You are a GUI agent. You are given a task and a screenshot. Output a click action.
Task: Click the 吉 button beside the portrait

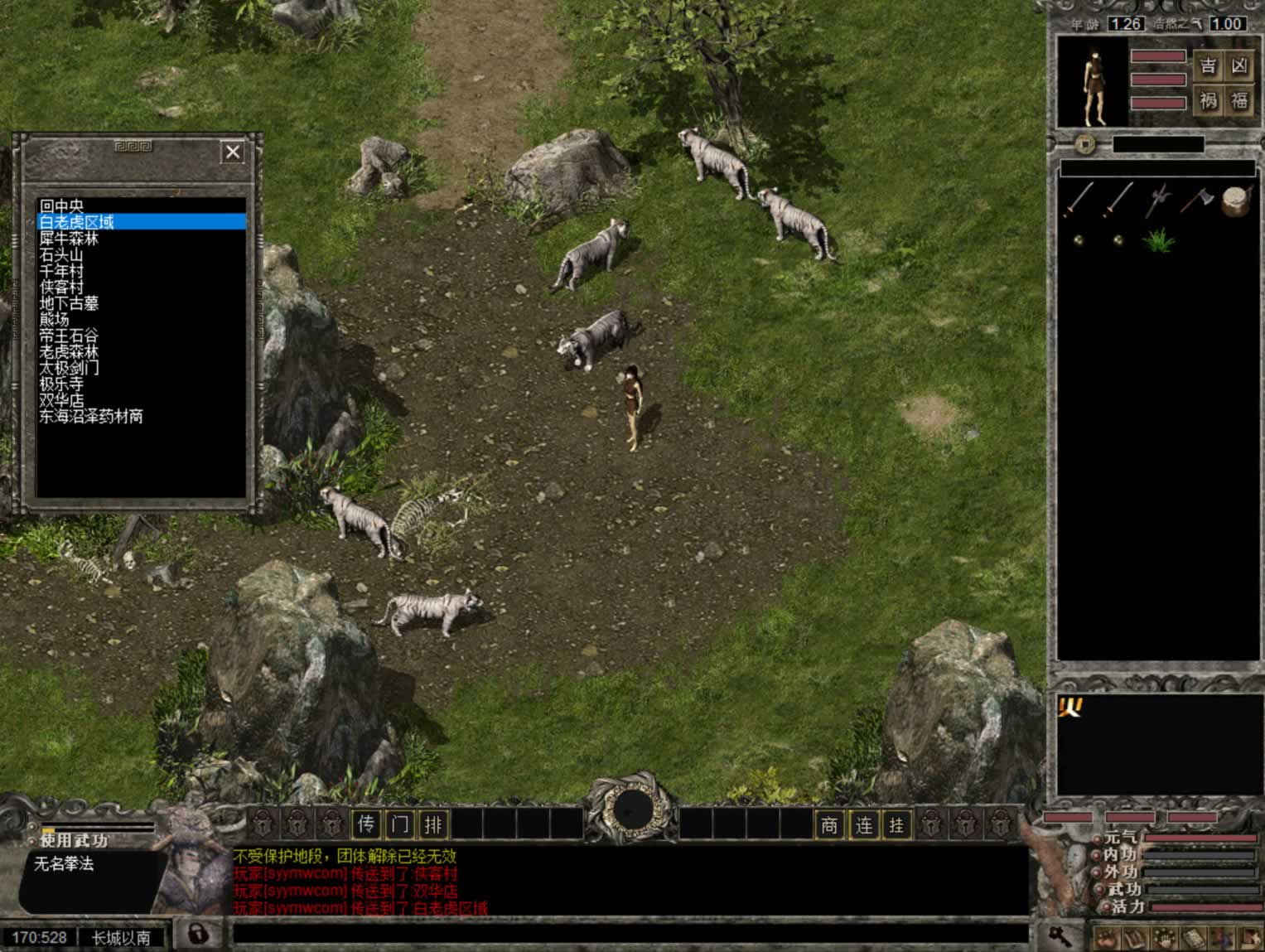tap(1209, 66)
